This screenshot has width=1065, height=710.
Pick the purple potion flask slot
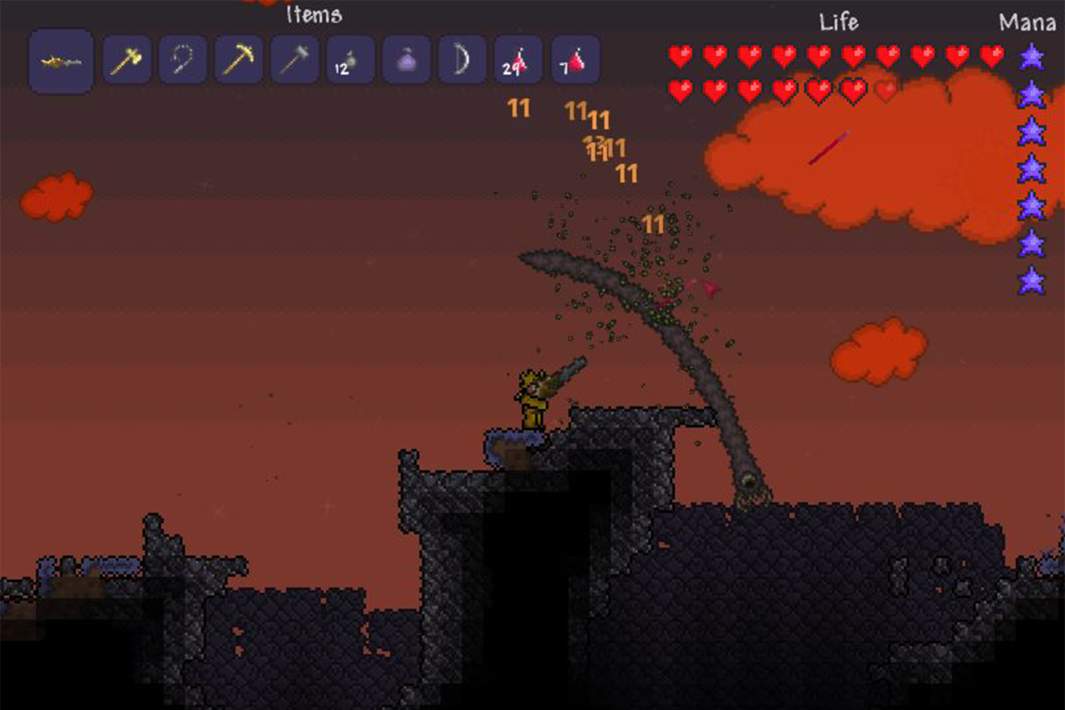[x=407, y=61]
